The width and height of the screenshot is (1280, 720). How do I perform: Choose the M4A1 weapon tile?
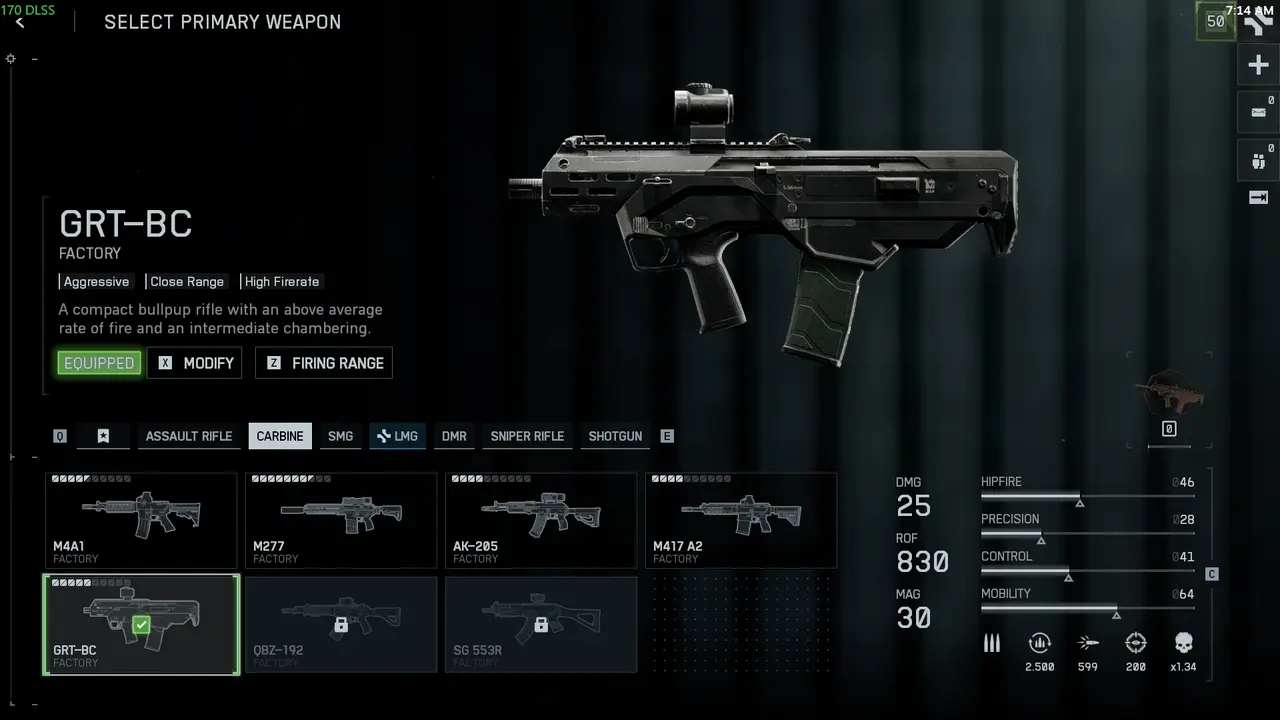pyautogui.click(x=141, y=520)
